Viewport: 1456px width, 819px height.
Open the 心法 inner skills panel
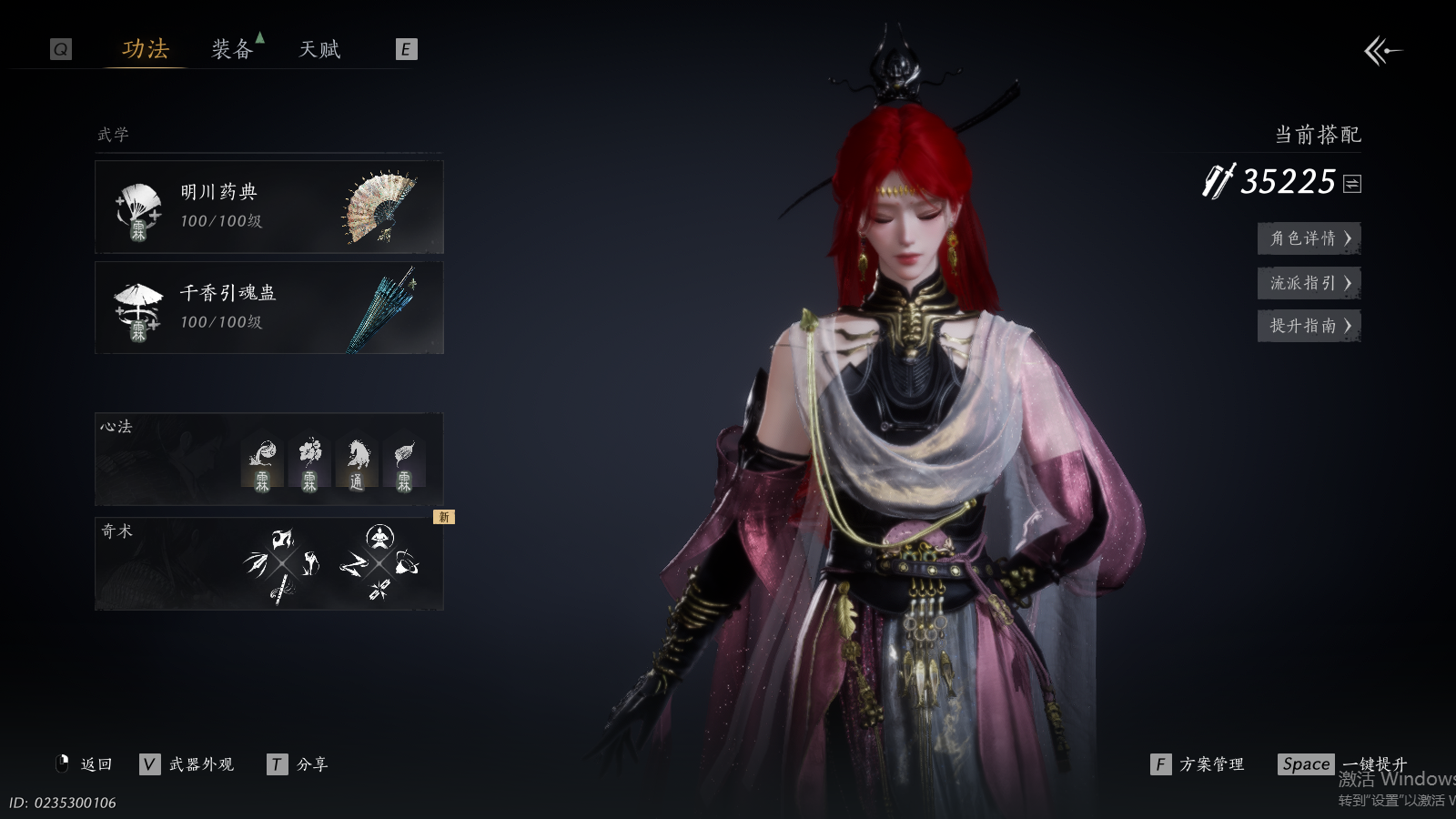coord(268,460)
